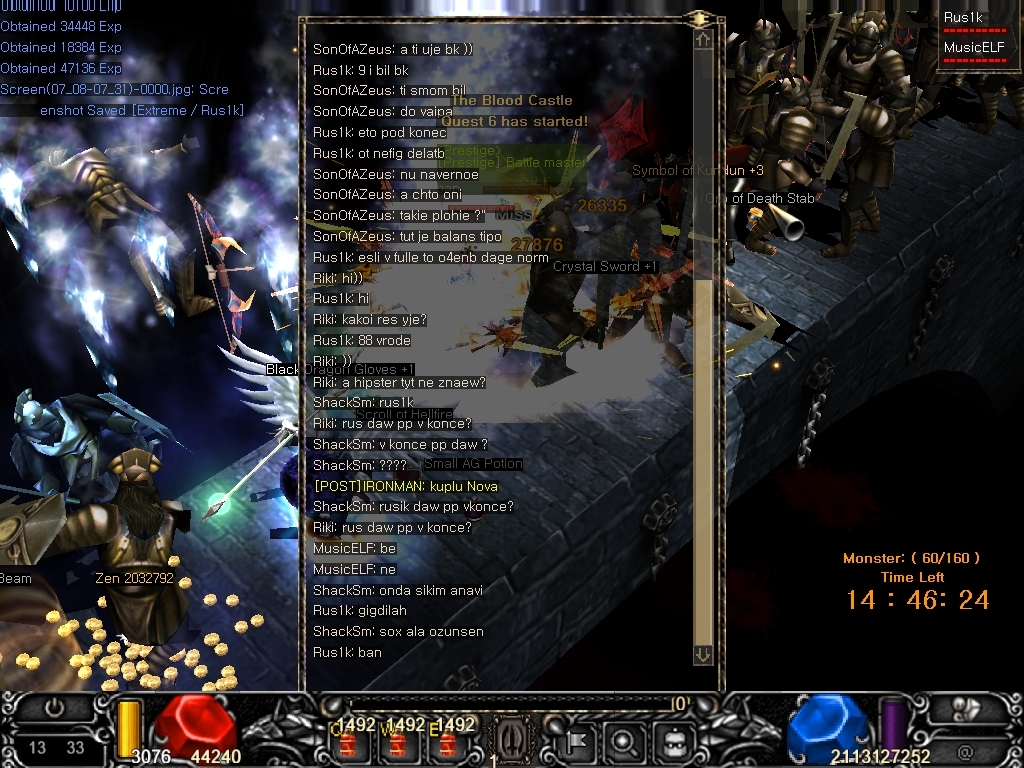Select the active skill slot beside the potions
This screenshot has width=1024, height=768.
pos(508,741)
